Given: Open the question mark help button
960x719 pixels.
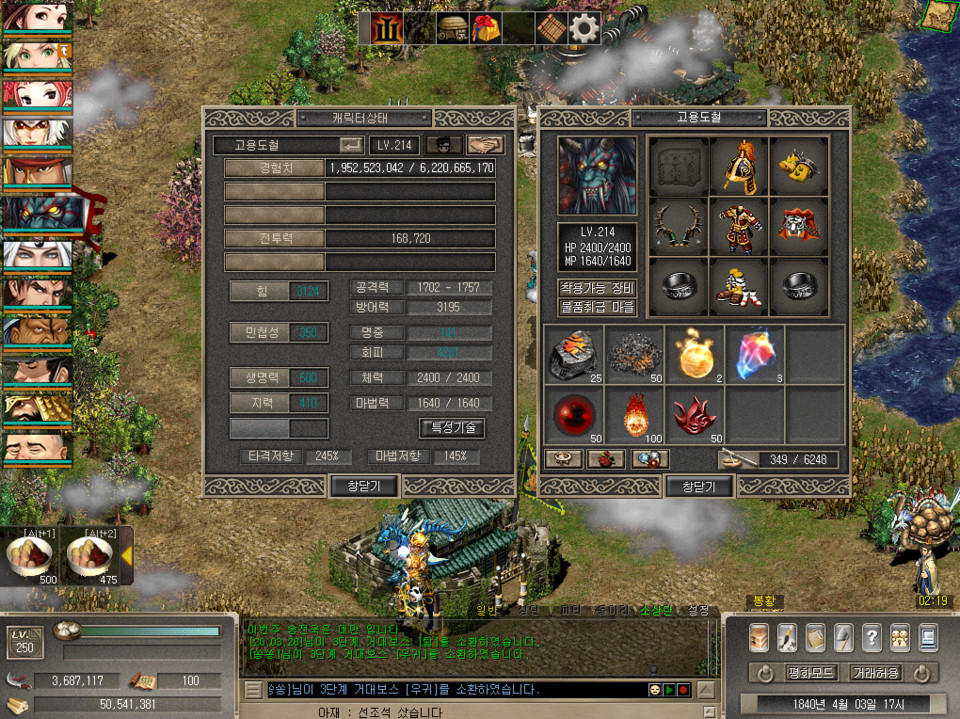Looking at the screenshot, I should (x=871, y=637).
